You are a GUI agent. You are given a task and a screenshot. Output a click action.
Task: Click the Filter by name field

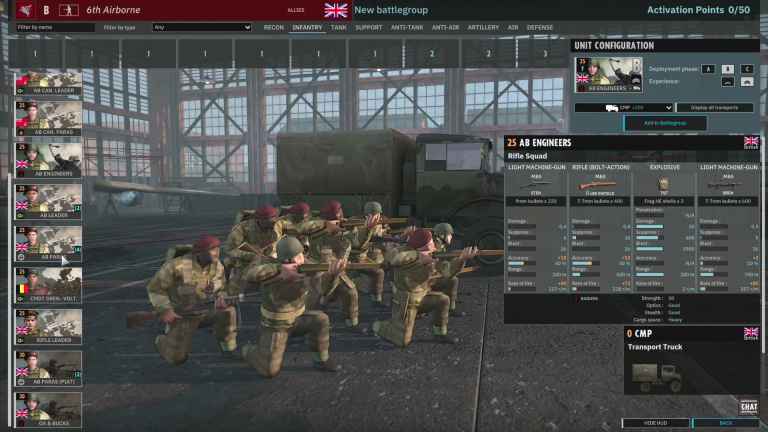pyautogui.click(x=56, y=28)
